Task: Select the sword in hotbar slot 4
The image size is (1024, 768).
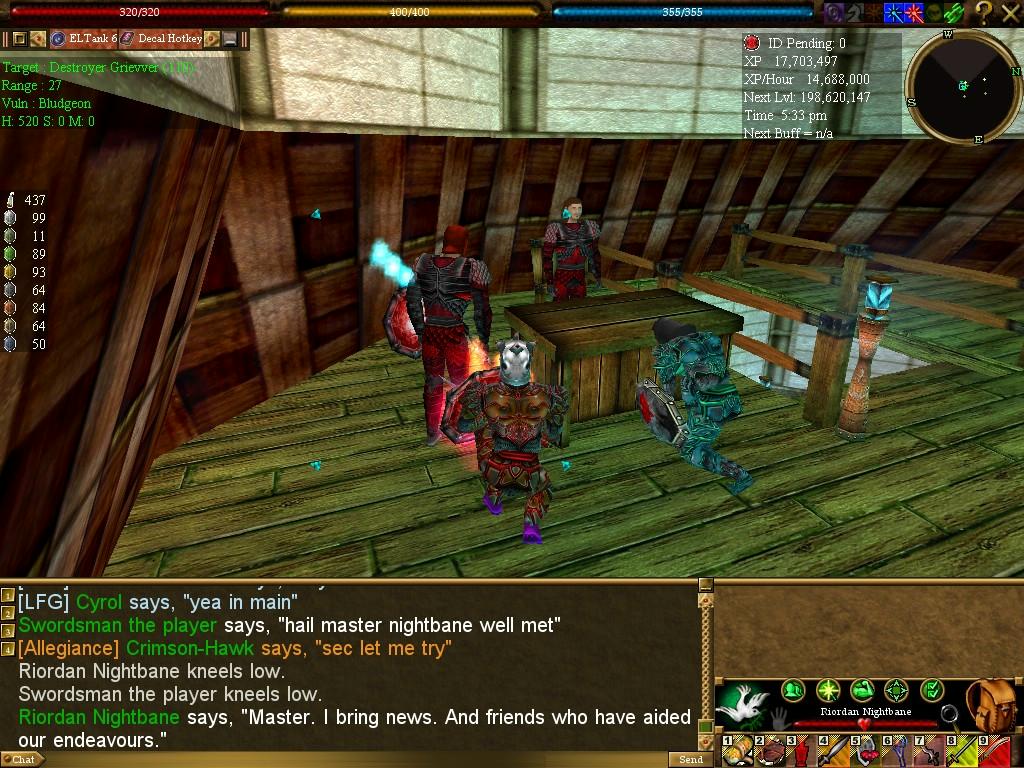Action: pyautogui.click(x=834, y=750)
